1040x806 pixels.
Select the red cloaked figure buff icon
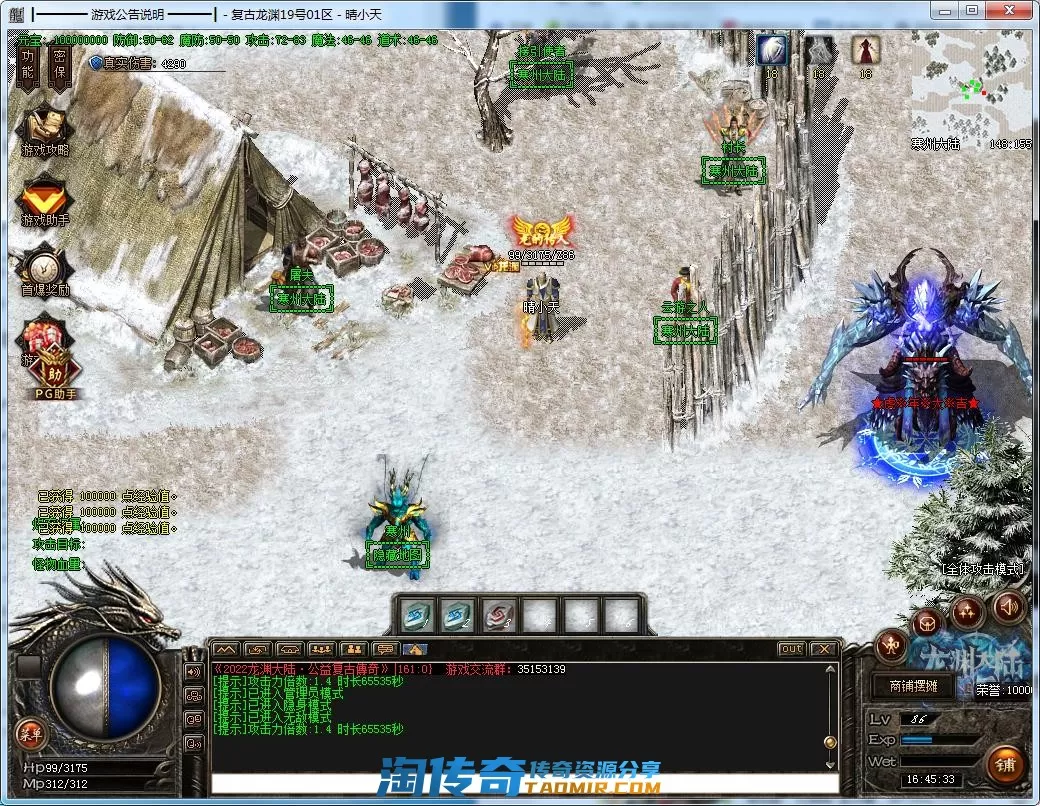click(x=865, y=50)
